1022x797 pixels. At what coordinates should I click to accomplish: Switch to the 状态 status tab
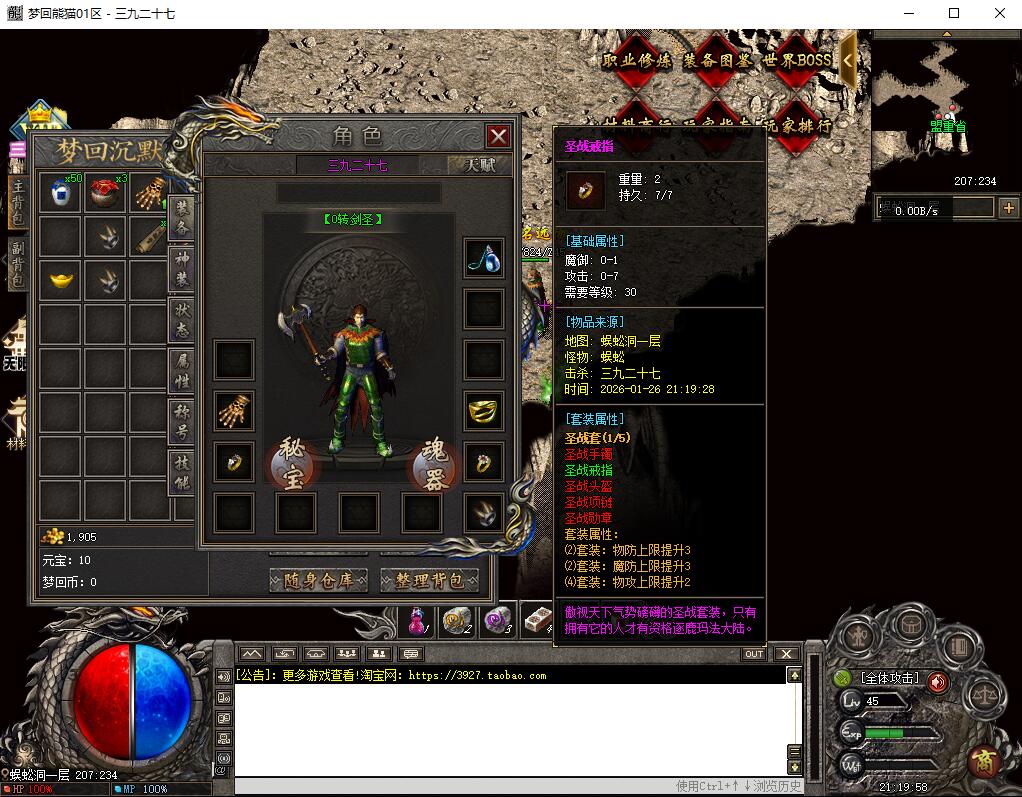click(181, 316)
